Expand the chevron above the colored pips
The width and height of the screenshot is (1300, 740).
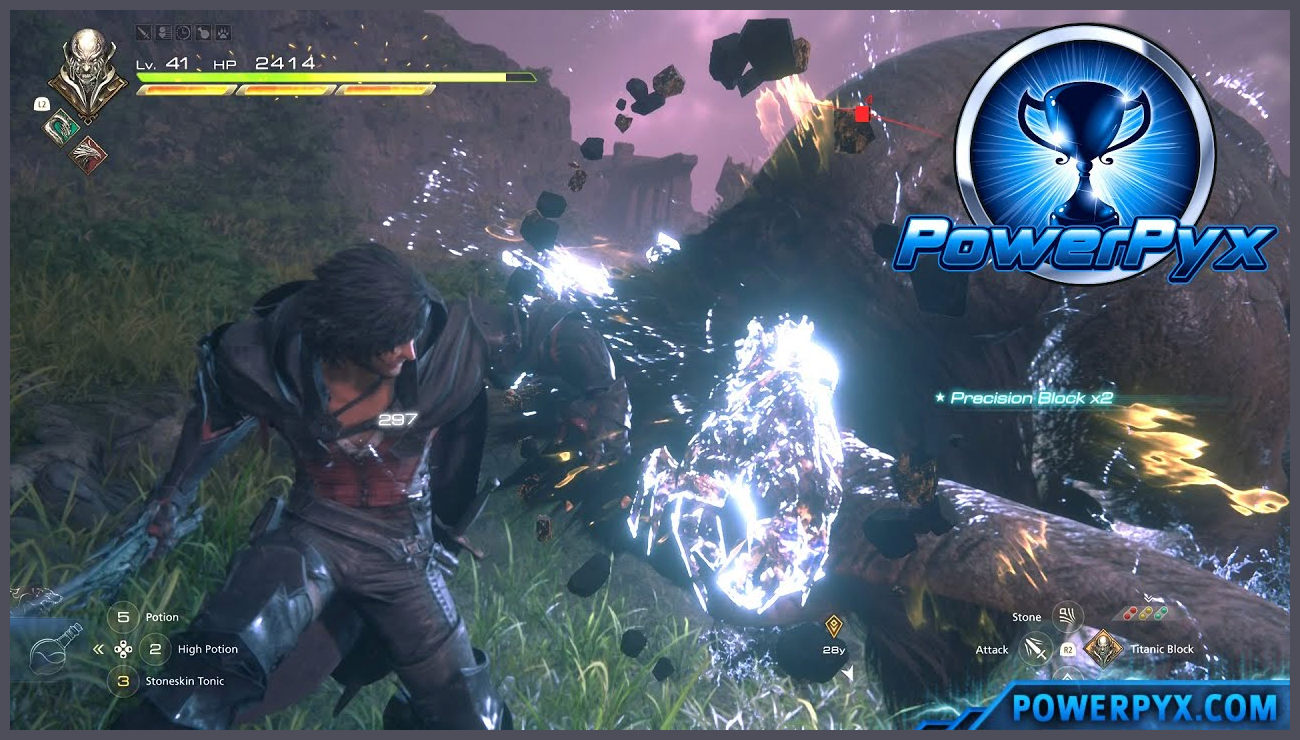click(1149, 597)
